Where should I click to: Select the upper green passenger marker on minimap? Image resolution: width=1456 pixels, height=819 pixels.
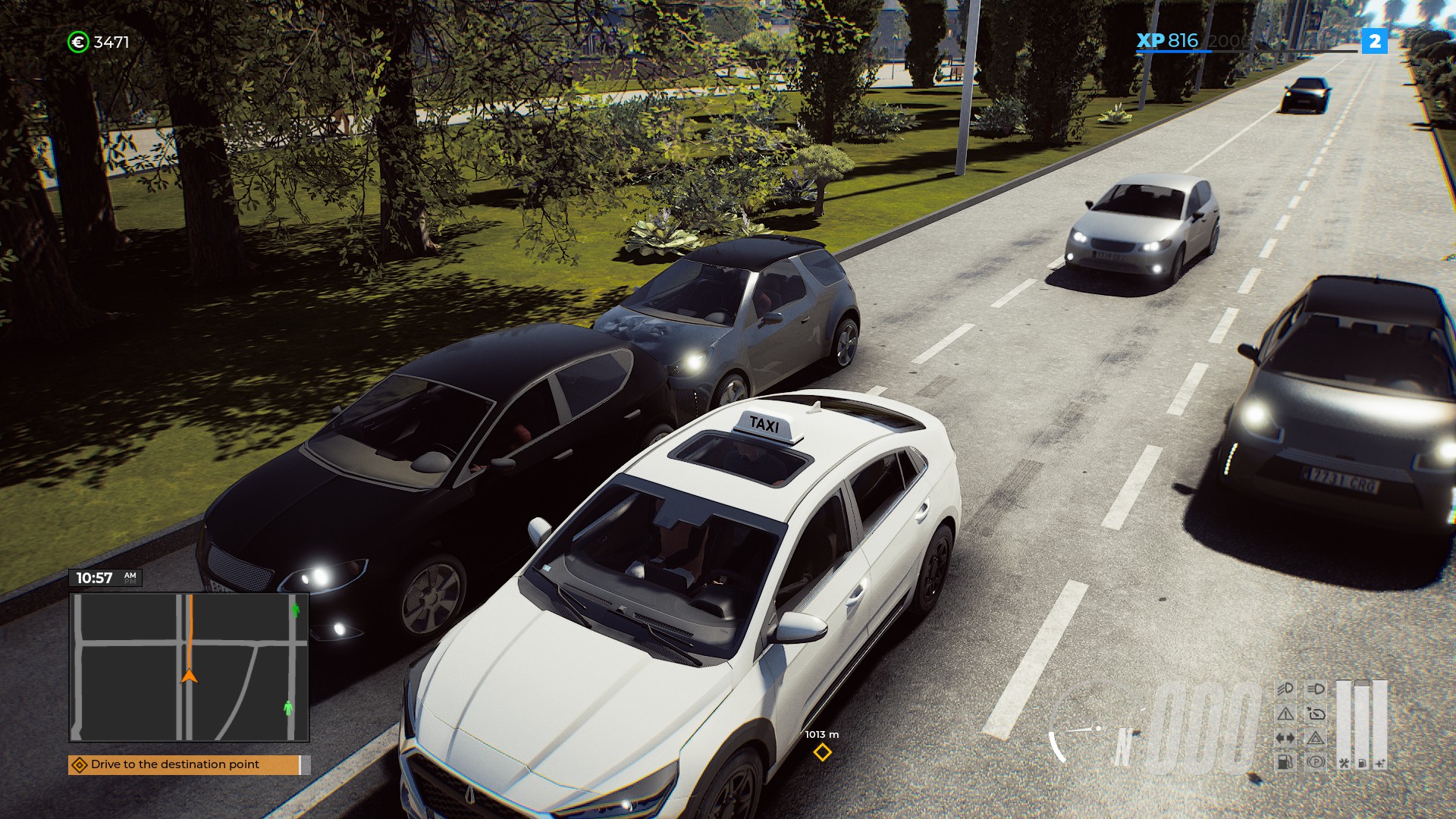(295, 609)
